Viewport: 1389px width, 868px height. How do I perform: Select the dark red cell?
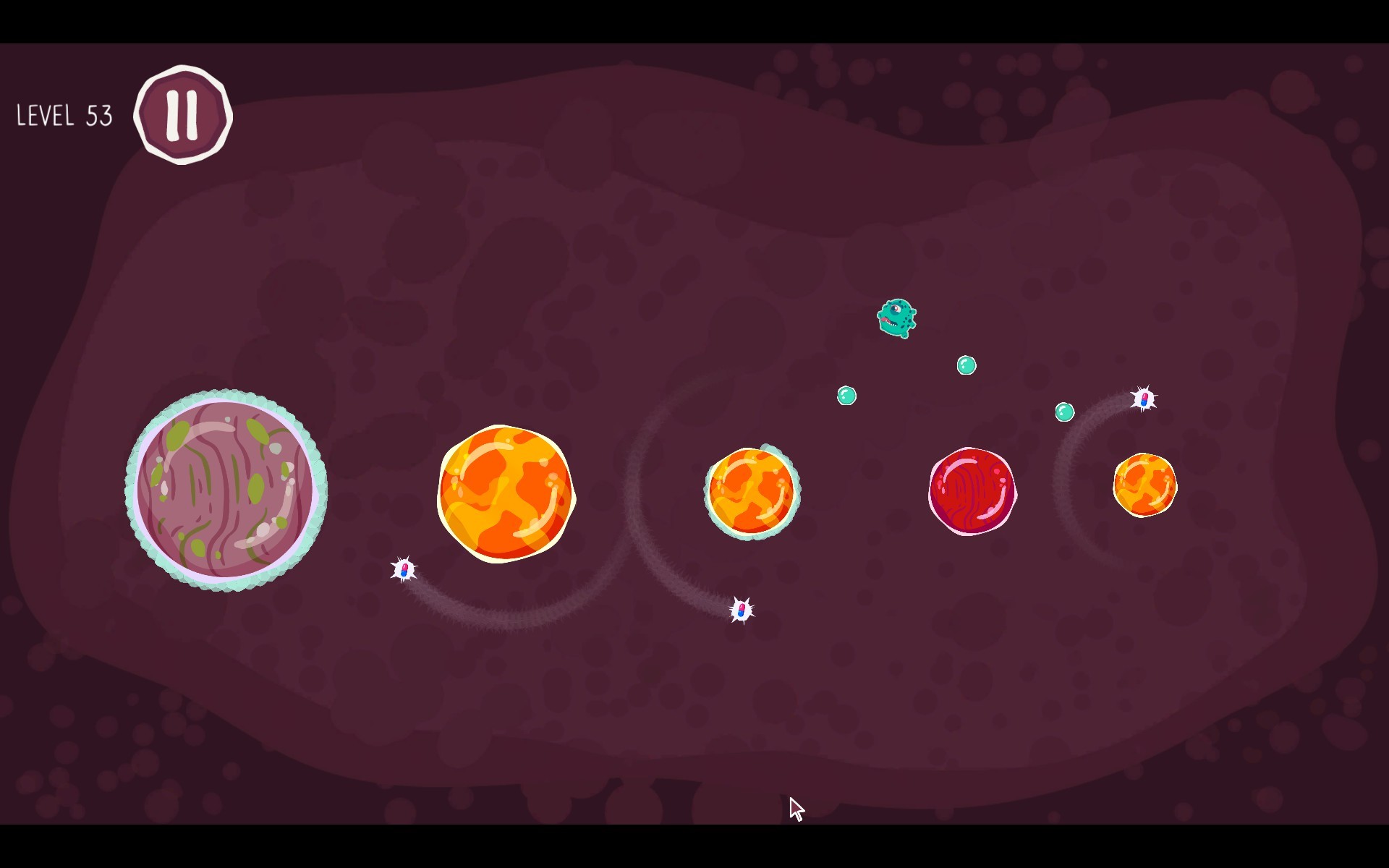pyautogui.click(x=973, y=490)
